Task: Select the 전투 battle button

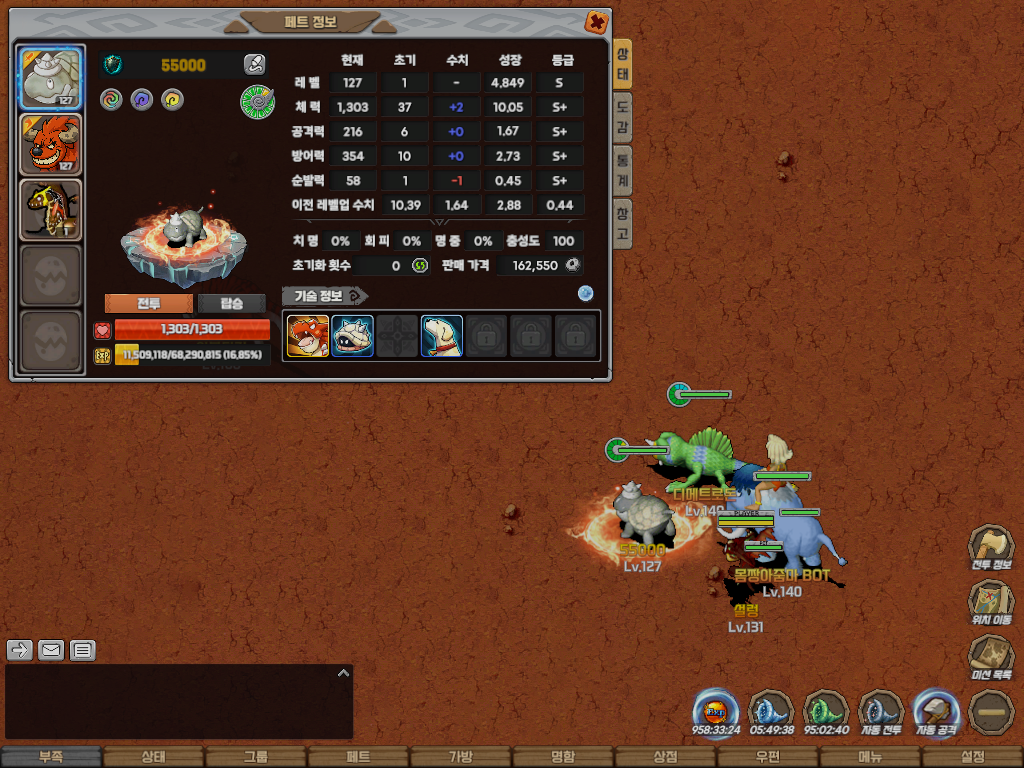Action: point(149,304)
